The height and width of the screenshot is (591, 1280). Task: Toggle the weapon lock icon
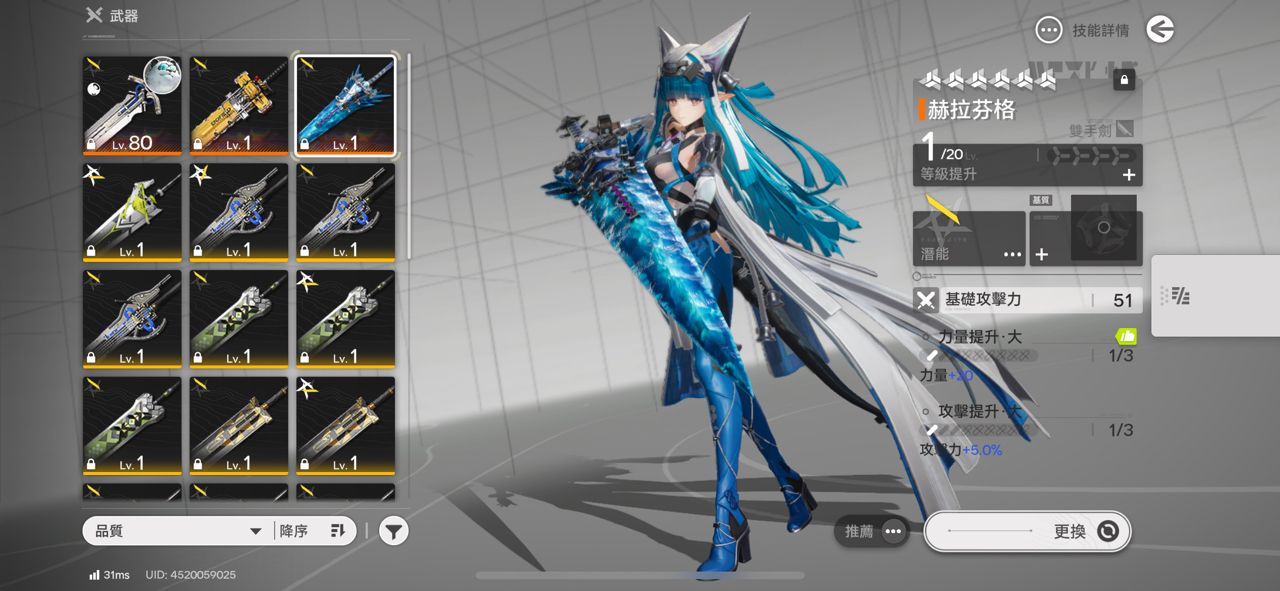(x=1124, y=80)
